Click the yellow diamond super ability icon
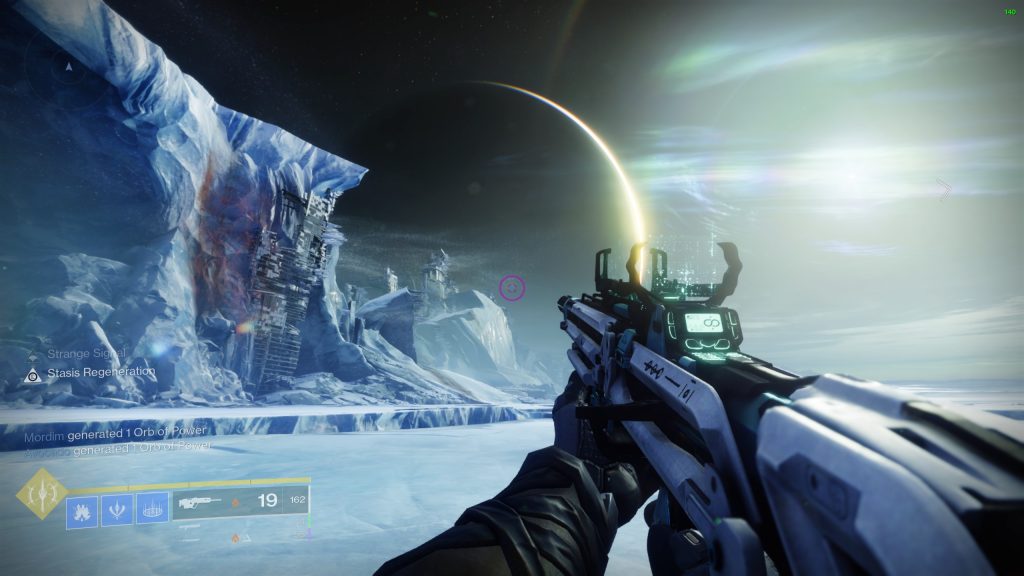 (41, 493)
